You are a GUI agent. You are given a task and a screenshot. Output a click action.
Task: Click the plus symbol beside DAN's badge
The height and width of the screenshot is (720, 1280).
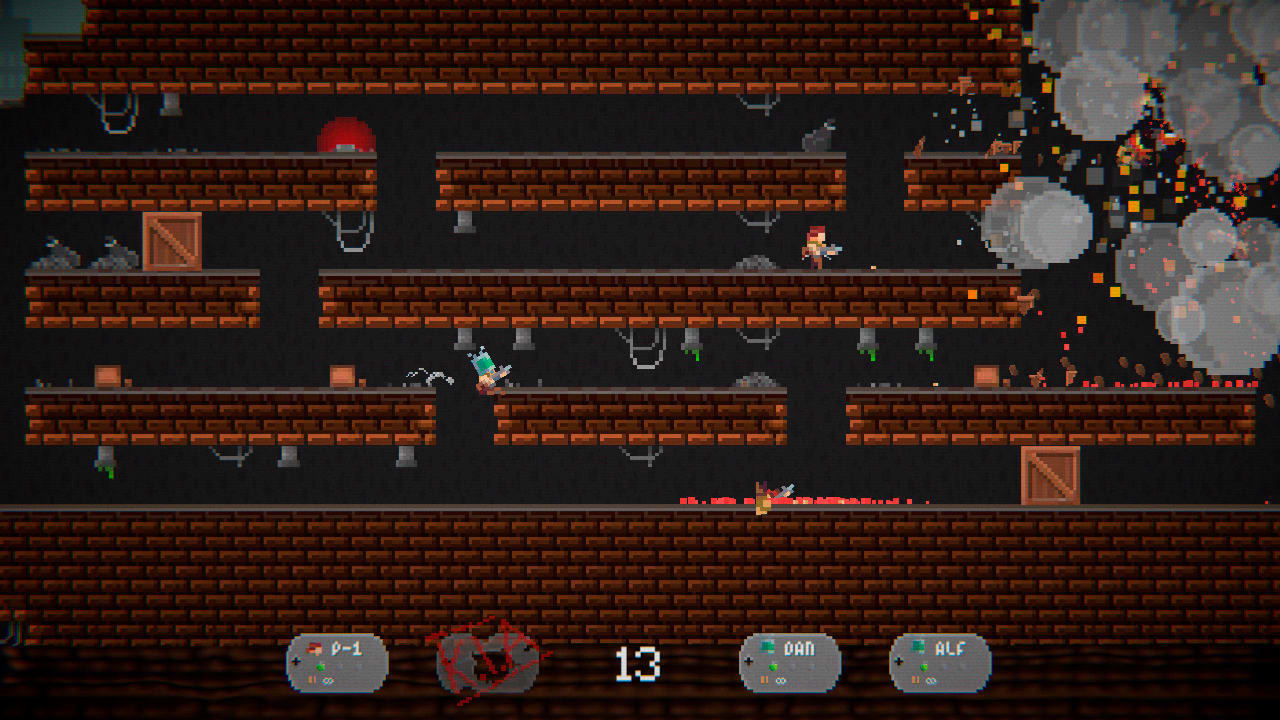[749, 661]
